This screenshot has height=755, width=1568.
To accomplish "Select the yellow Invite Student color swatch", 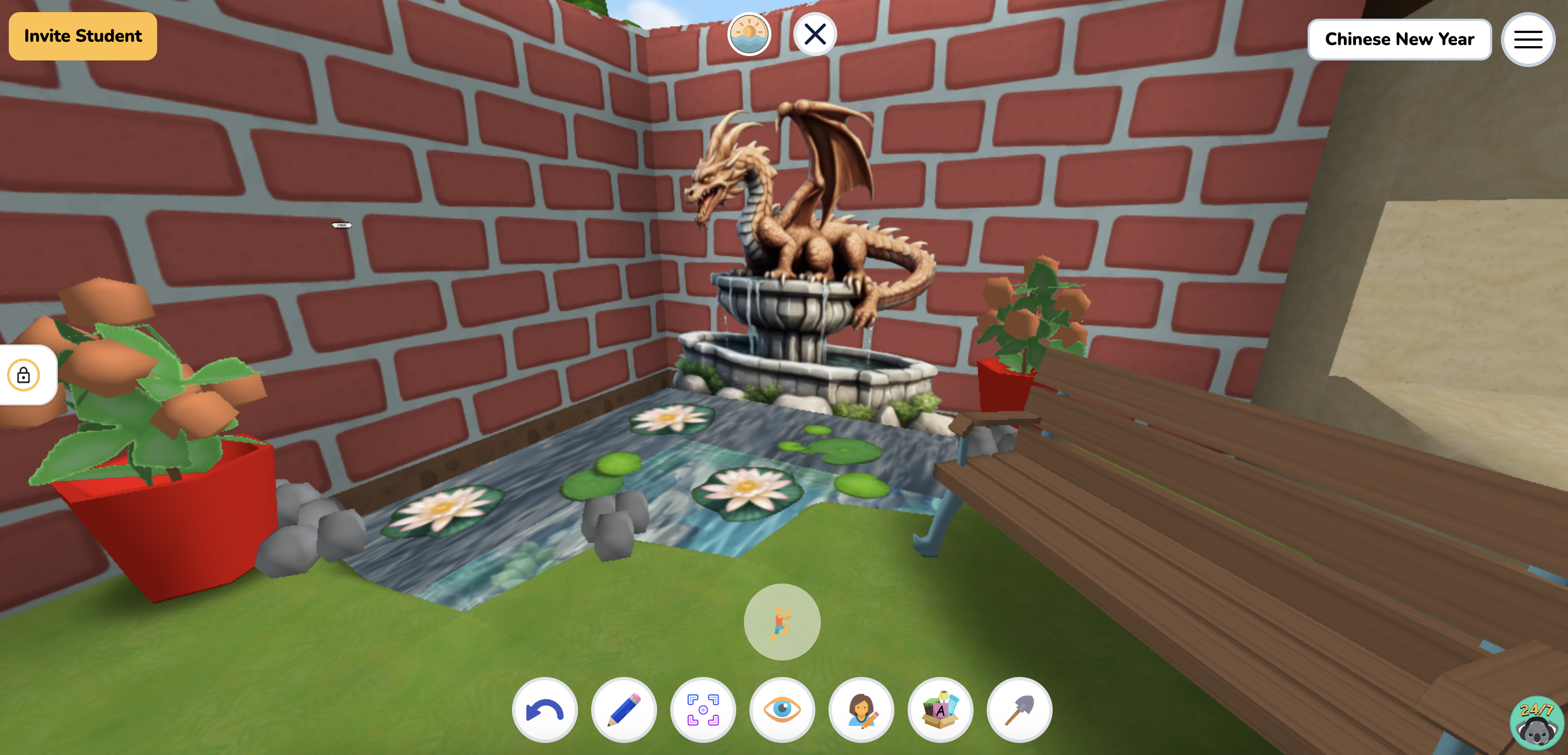I will pos(82,35).
